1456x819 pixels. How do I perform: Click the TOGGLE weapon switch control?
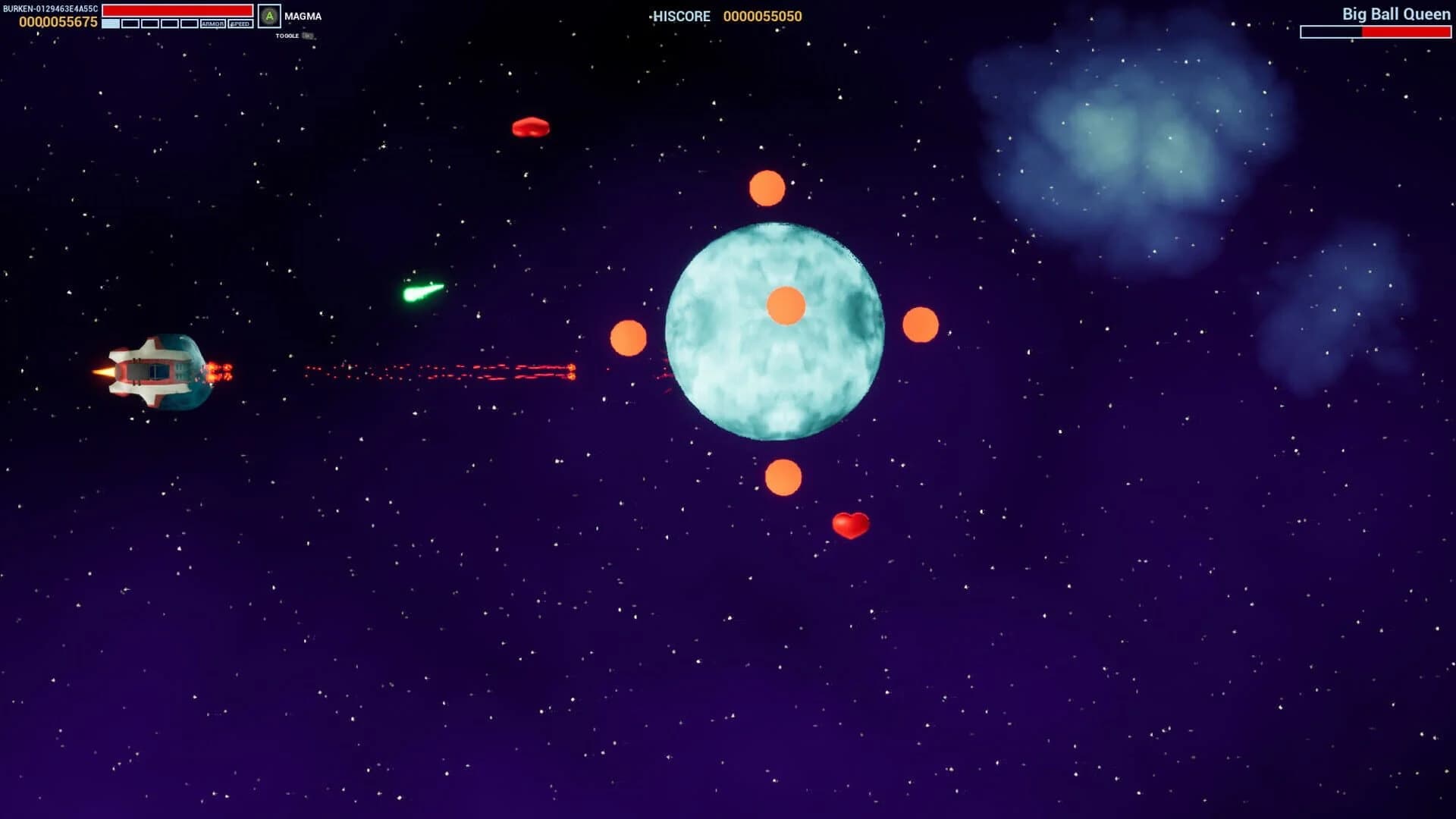coord(288,35)
